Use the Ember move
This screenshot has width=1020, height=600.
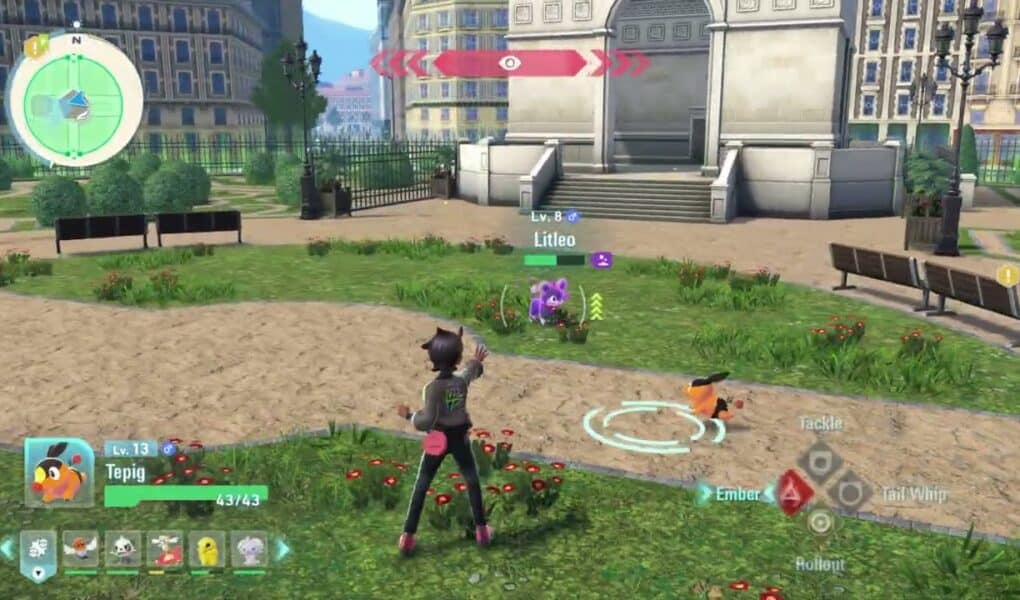795,493
